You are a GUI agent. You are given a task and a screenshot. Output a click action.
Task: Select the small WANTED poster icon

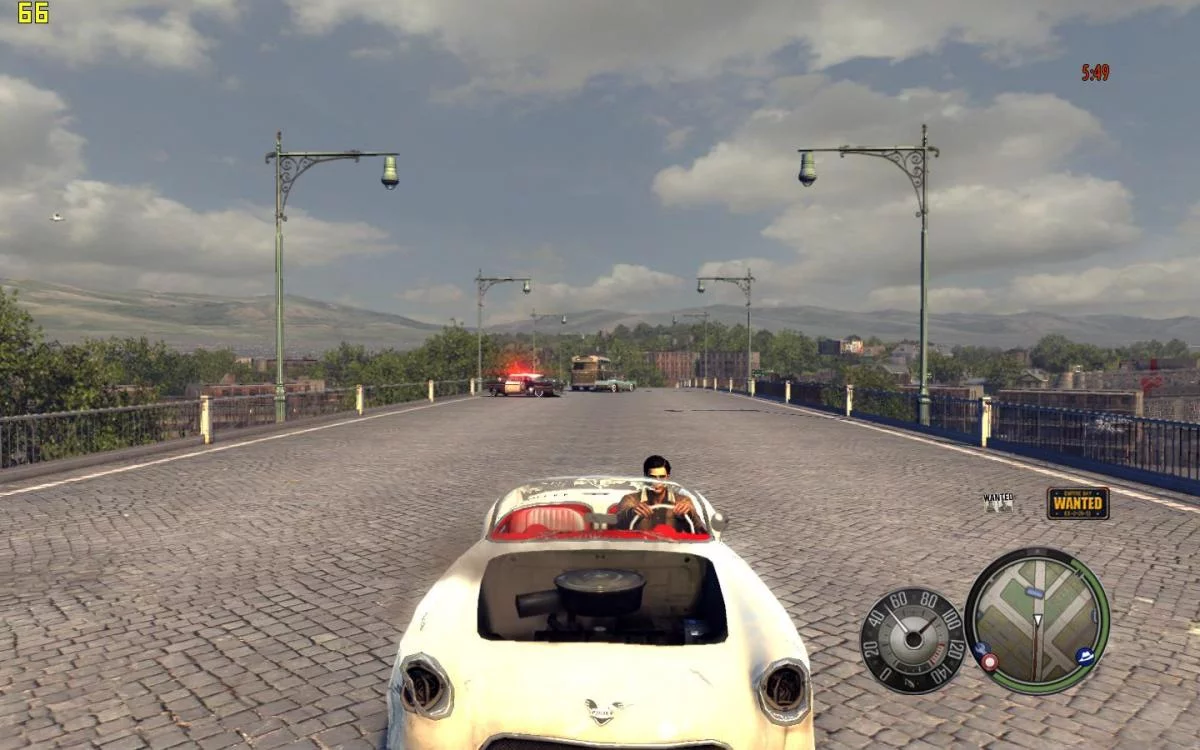pyautogui.click(x=998, y=502)
